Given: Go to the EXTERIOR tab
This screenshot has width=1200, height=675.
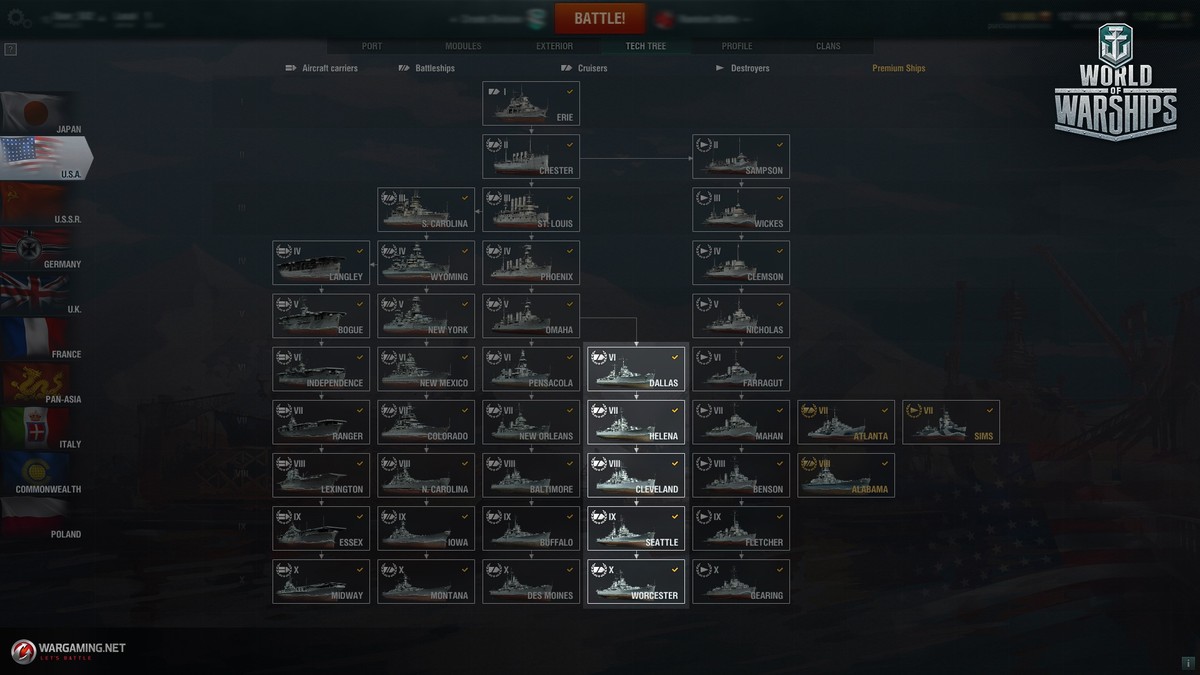Looking at the screenshot, I should (x=554, y=46).
